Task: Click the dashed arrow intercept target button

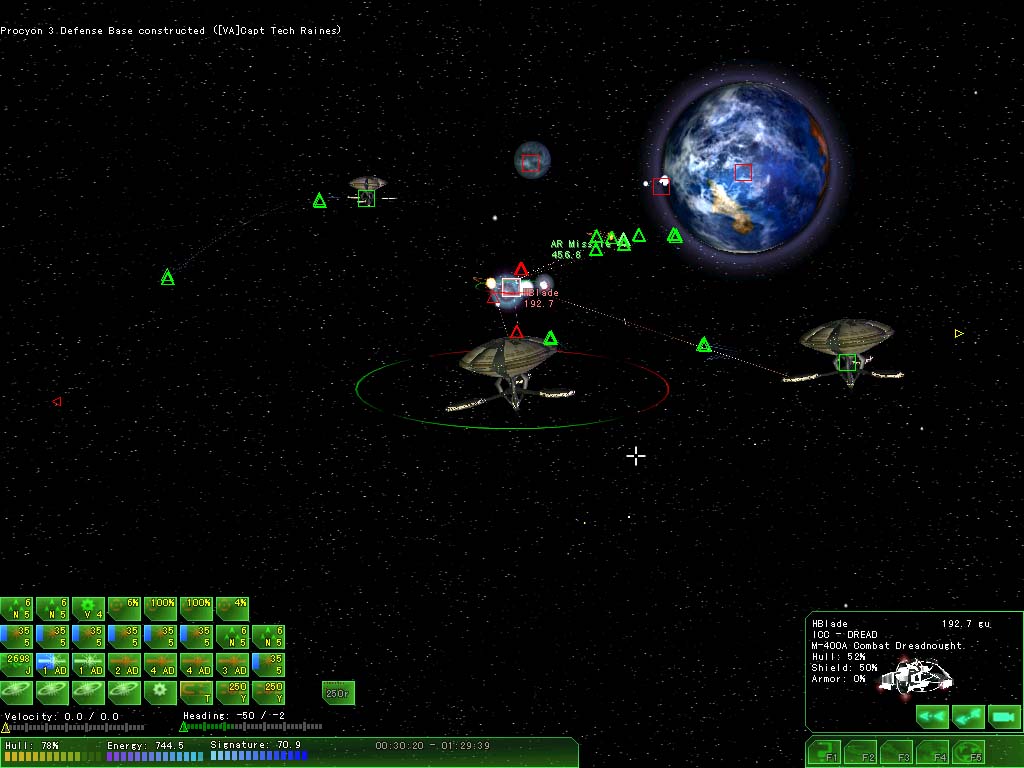Action: coord(967,716)
